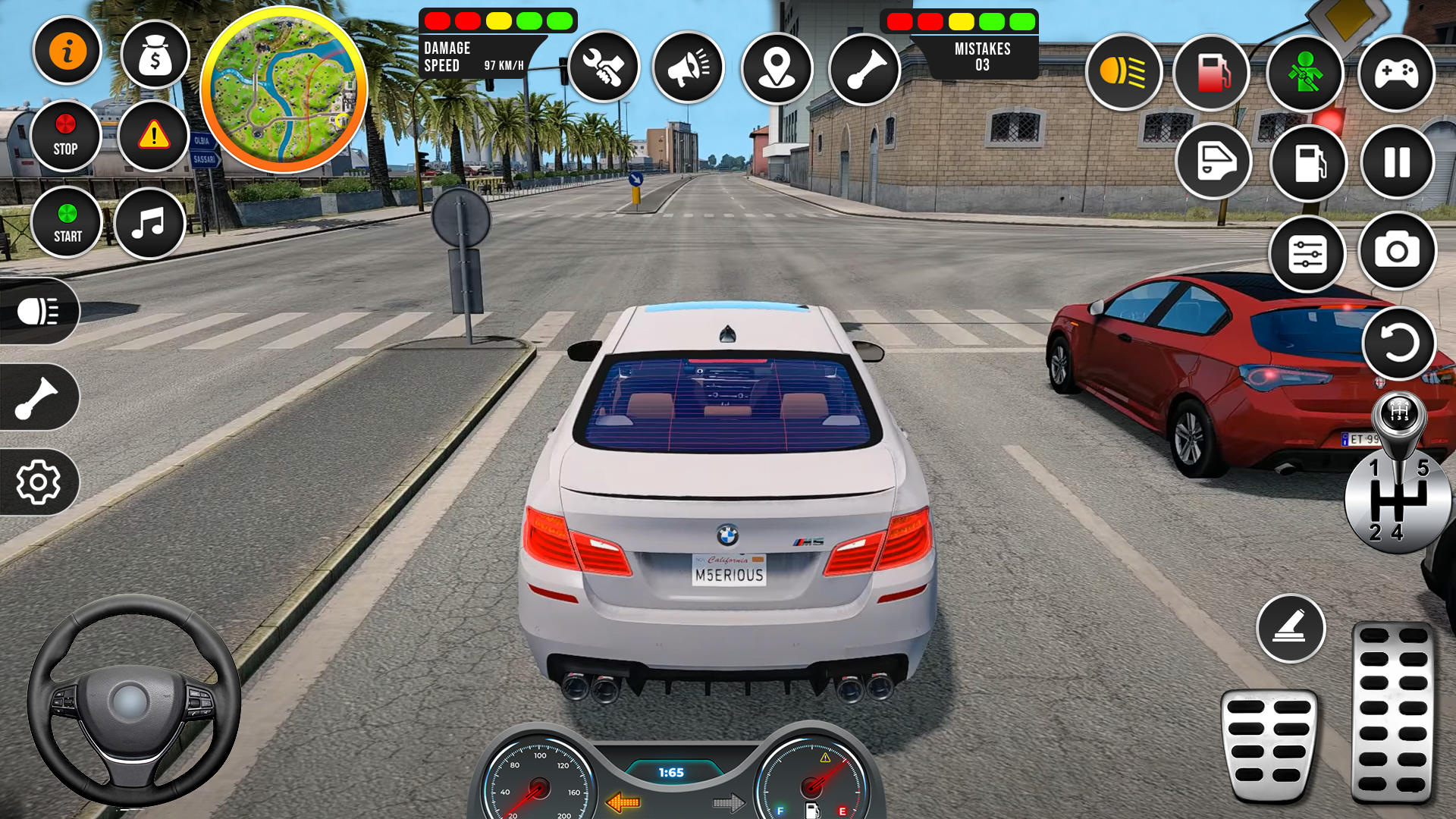The image size is (1456, 819).
Task: Open the repair wrench tool
Action: pyautogui.click(x=603, y=68)
